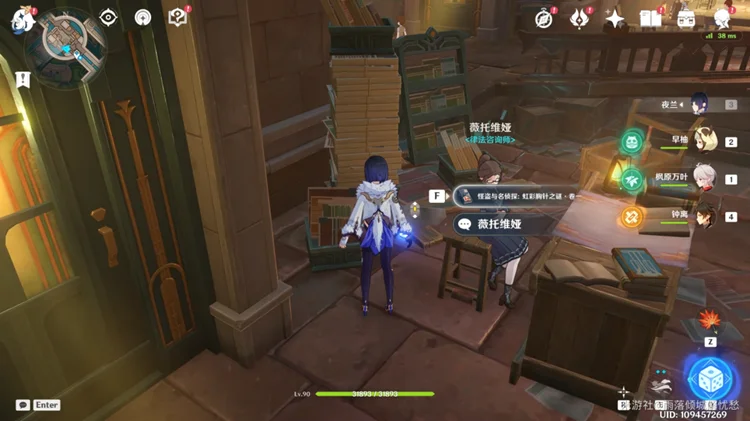Open the chat box with Enter label

39,405
